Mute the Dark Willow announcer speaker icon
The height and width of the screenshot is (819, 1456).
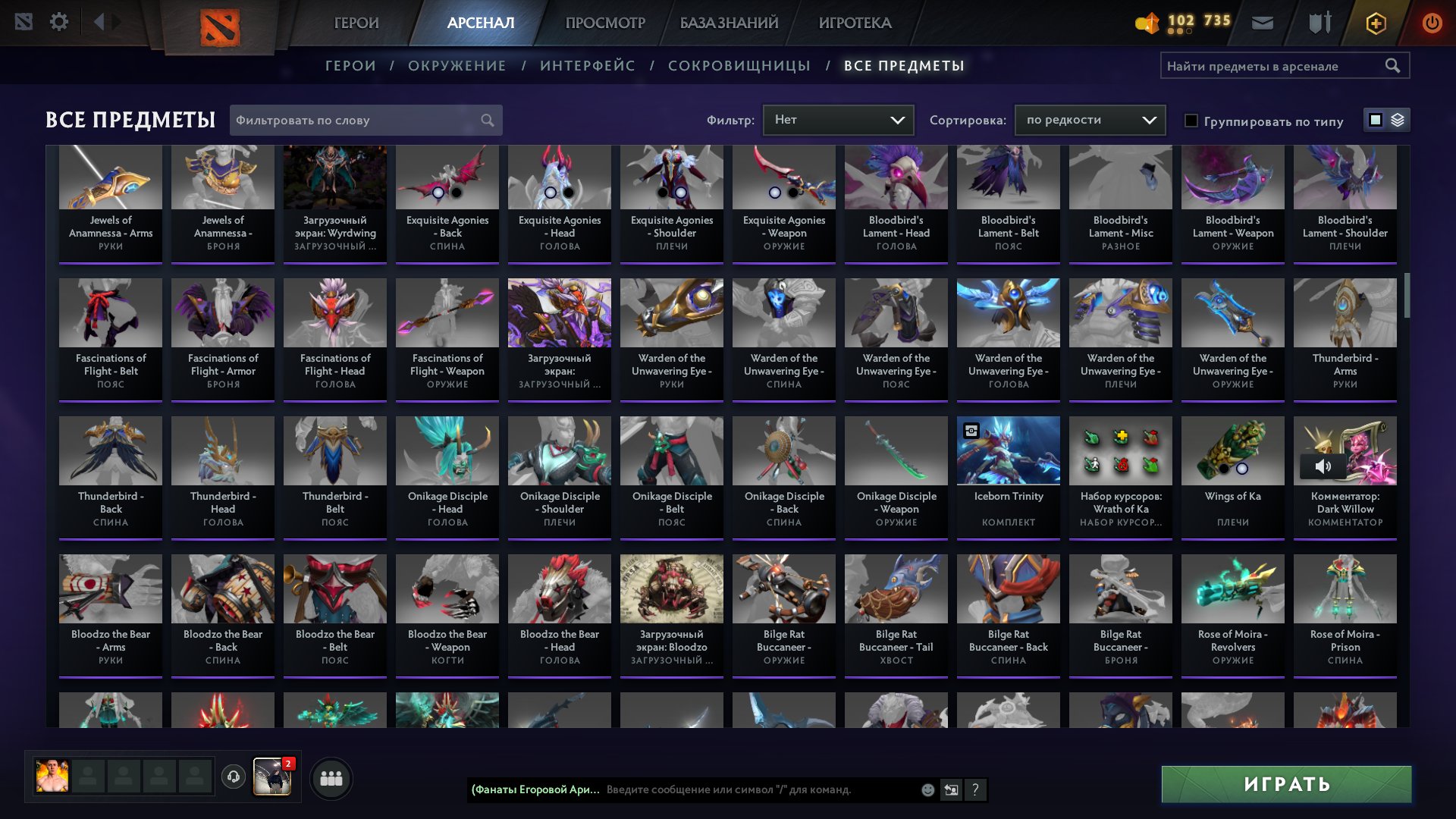click(x=1324, y=466)
